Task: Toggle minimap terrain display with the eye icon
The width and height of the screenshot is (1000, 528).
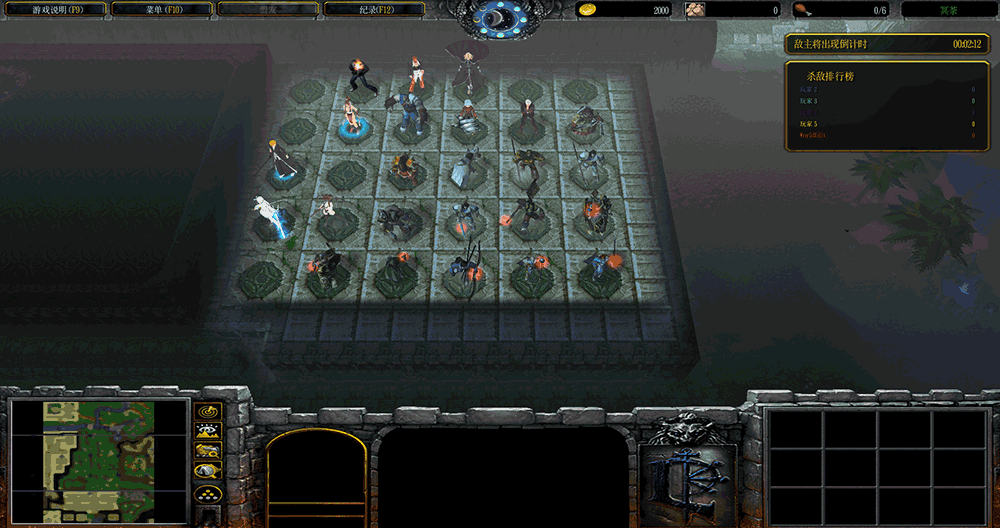Action: [208, 431]
